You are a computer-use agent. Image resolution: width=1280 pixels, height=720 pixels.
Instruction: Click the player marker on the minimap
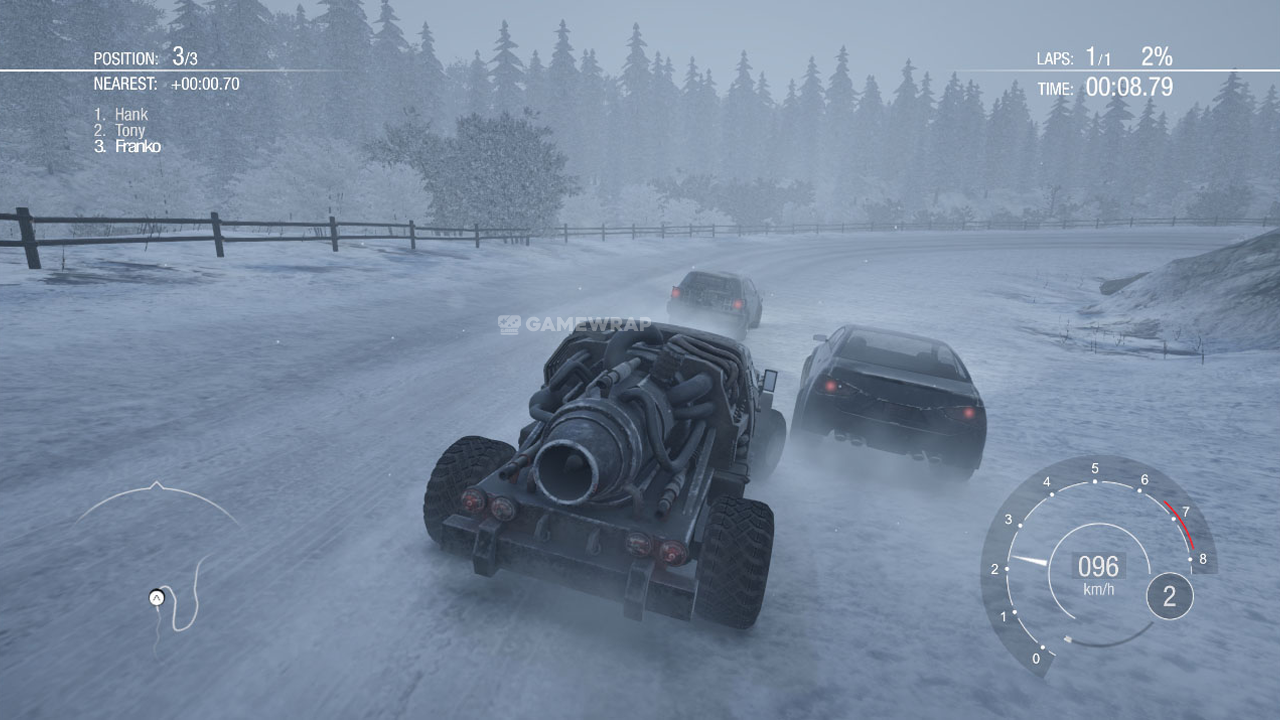156,597
